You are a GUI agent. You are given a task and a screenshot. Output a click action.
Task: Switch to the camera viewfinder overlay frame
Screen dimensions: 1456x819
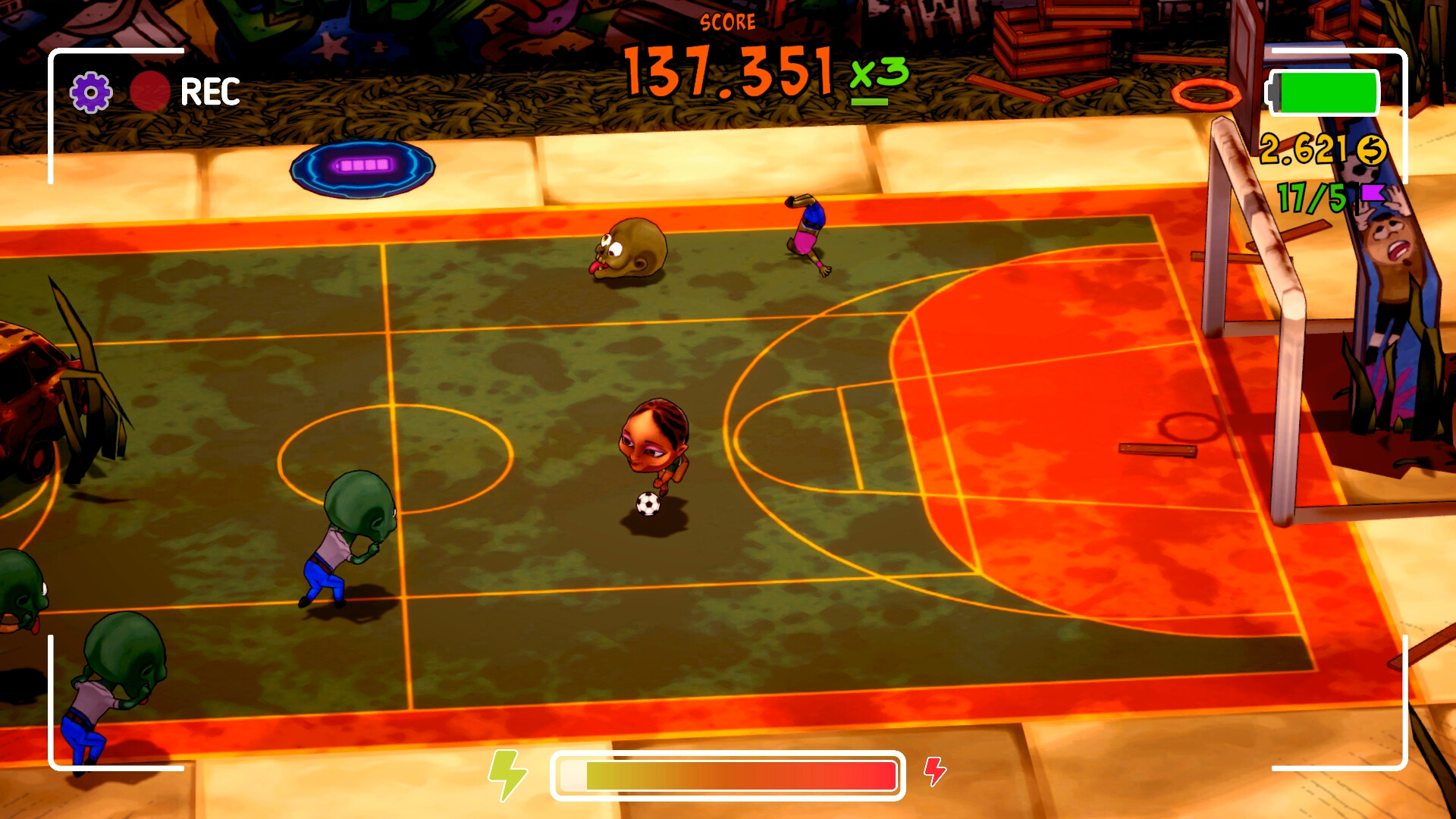point(53,53)
